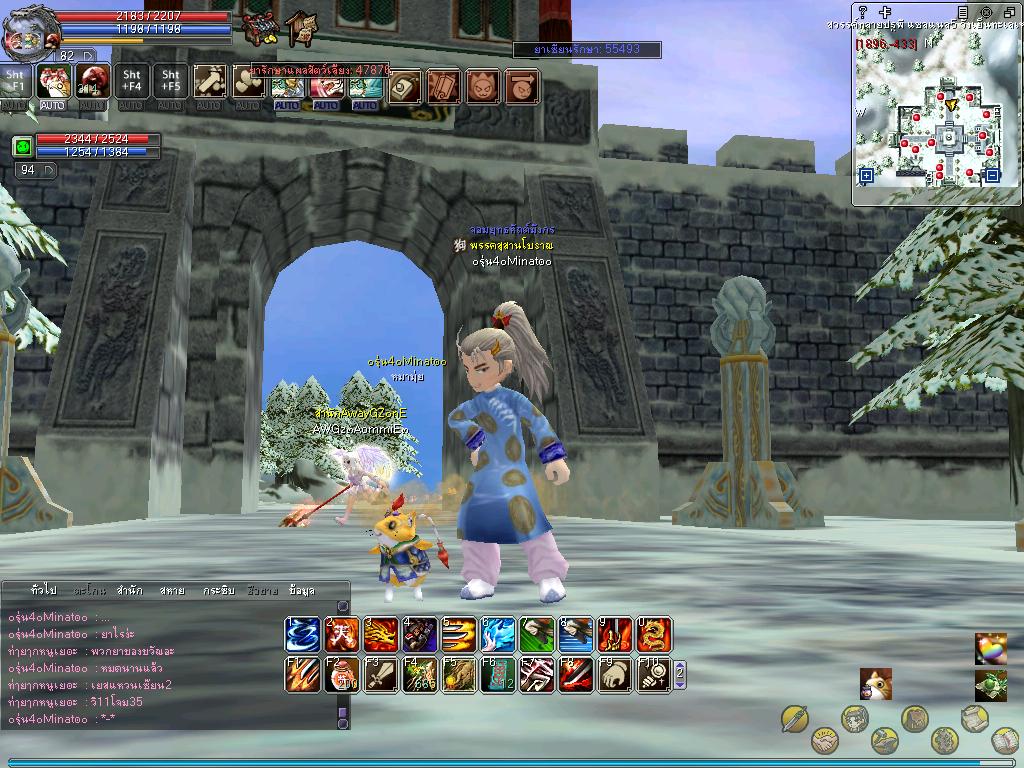
Task: Select the hamster pet portrait icon
Action: point(875,685)
